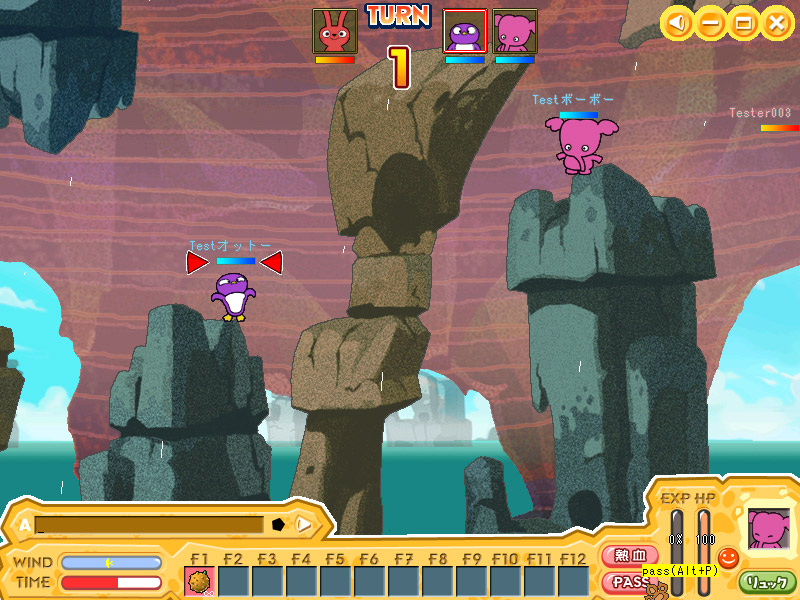Image resolution: width=800 pixels, height=600 pixels.
Task: Click the black pentagon icon on chat bar
Action: (x=278, y=524)
